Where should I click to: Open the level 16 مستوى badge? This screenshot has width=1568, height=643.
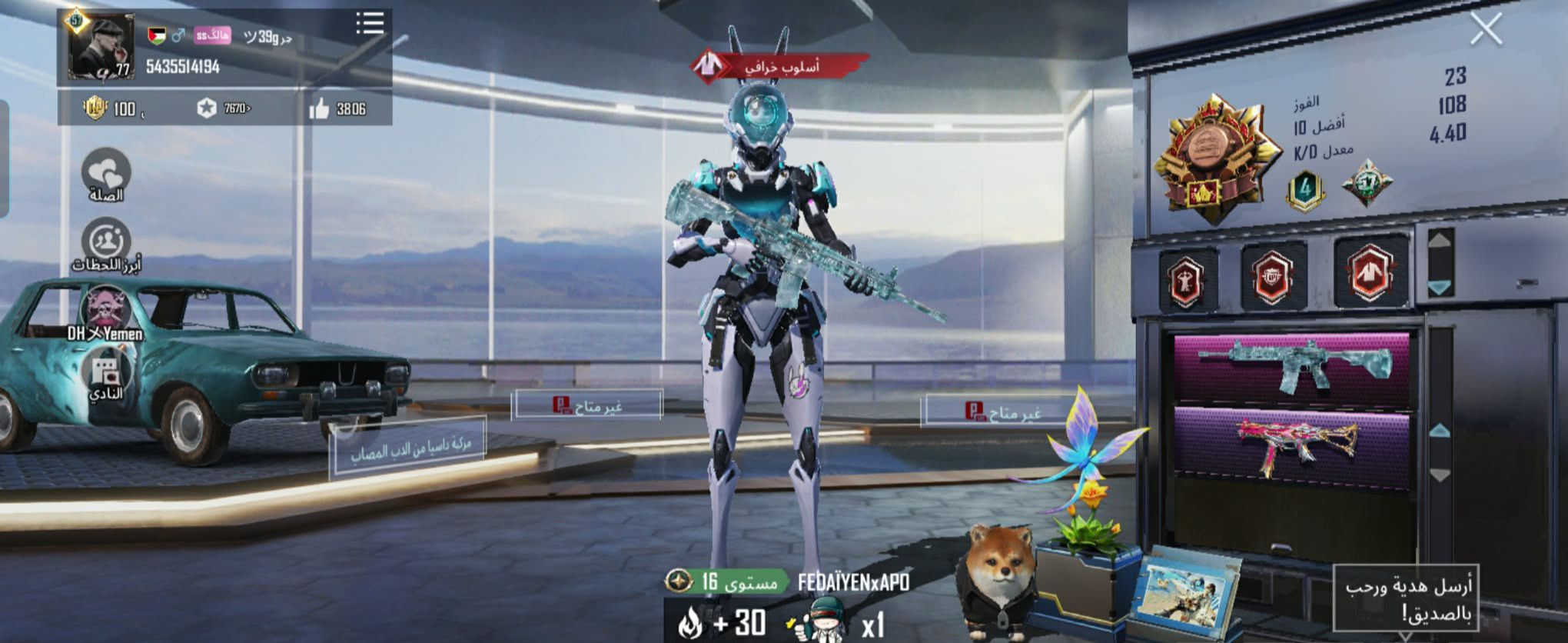[x=726, y=581]
